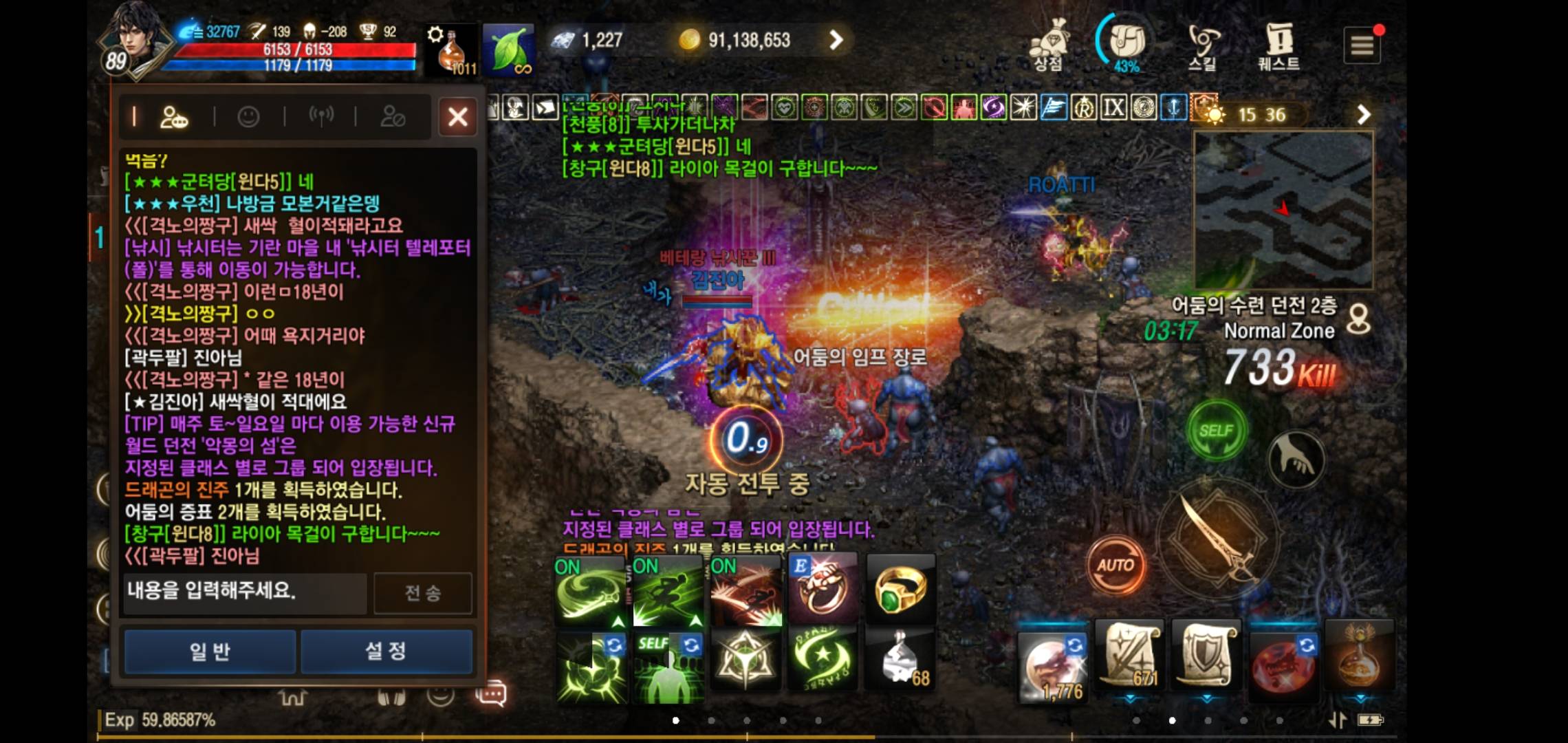This screenshot has width=1568, height=743.
Task: Expand the currency bar arrow next to gold
Action: click(836, 40)
